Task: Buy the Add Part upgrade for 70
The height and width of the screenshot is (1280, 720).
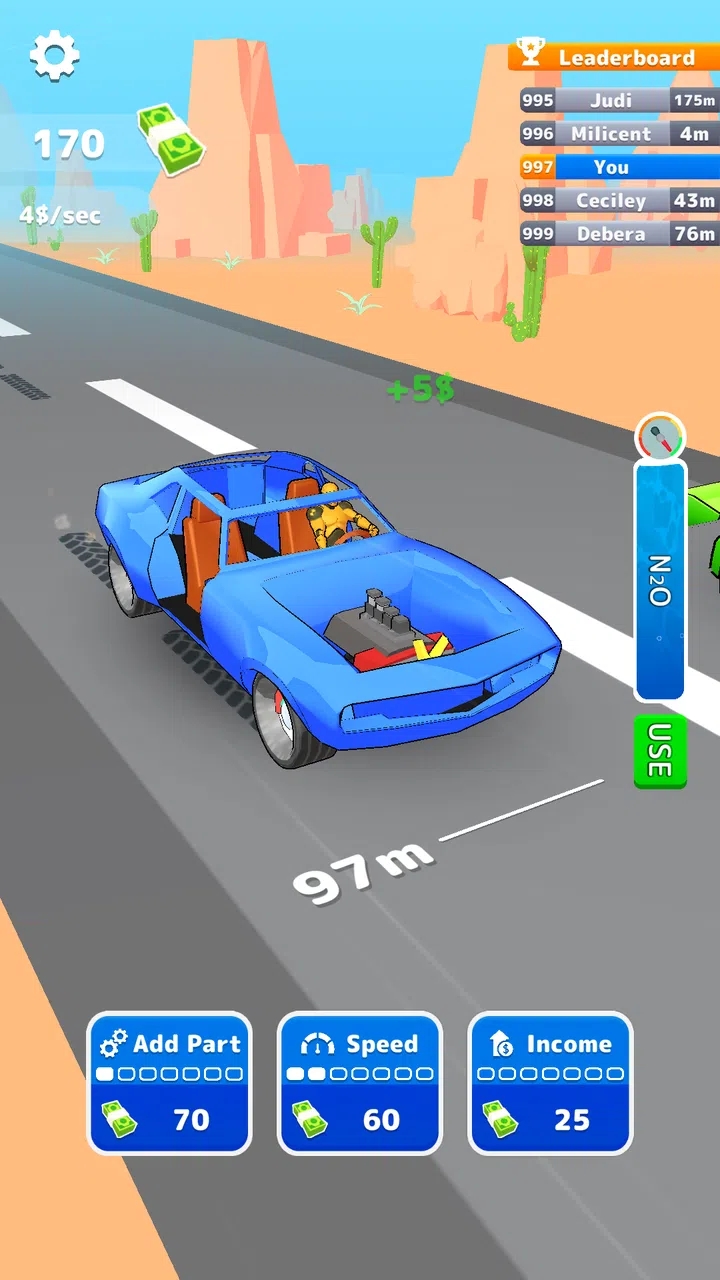Action: coord(169,1083)
